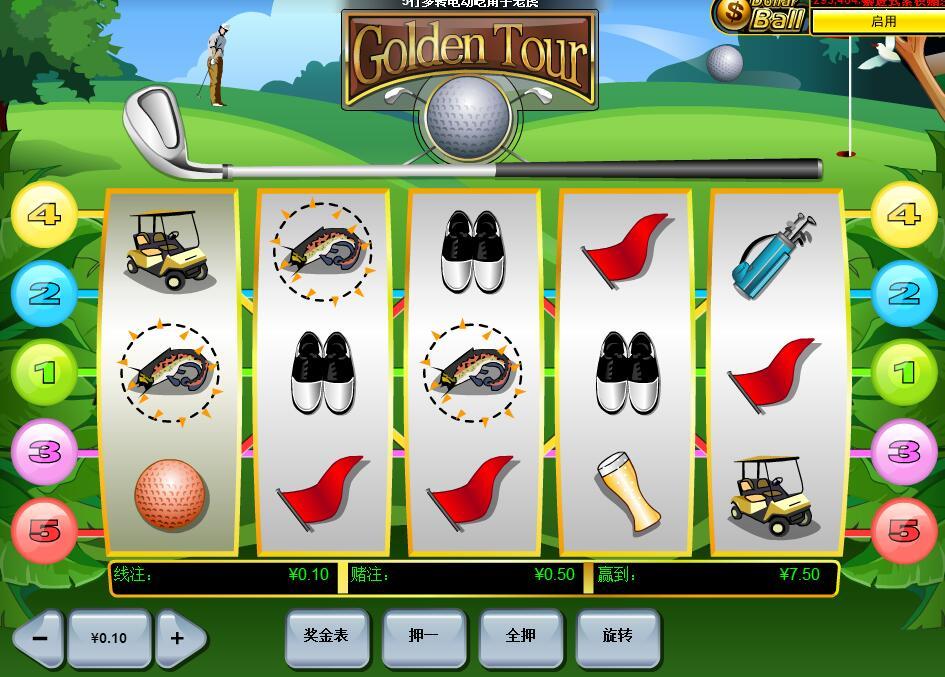Click the Dollar Ball logo
945x677 pixels.
coord(760,16)
